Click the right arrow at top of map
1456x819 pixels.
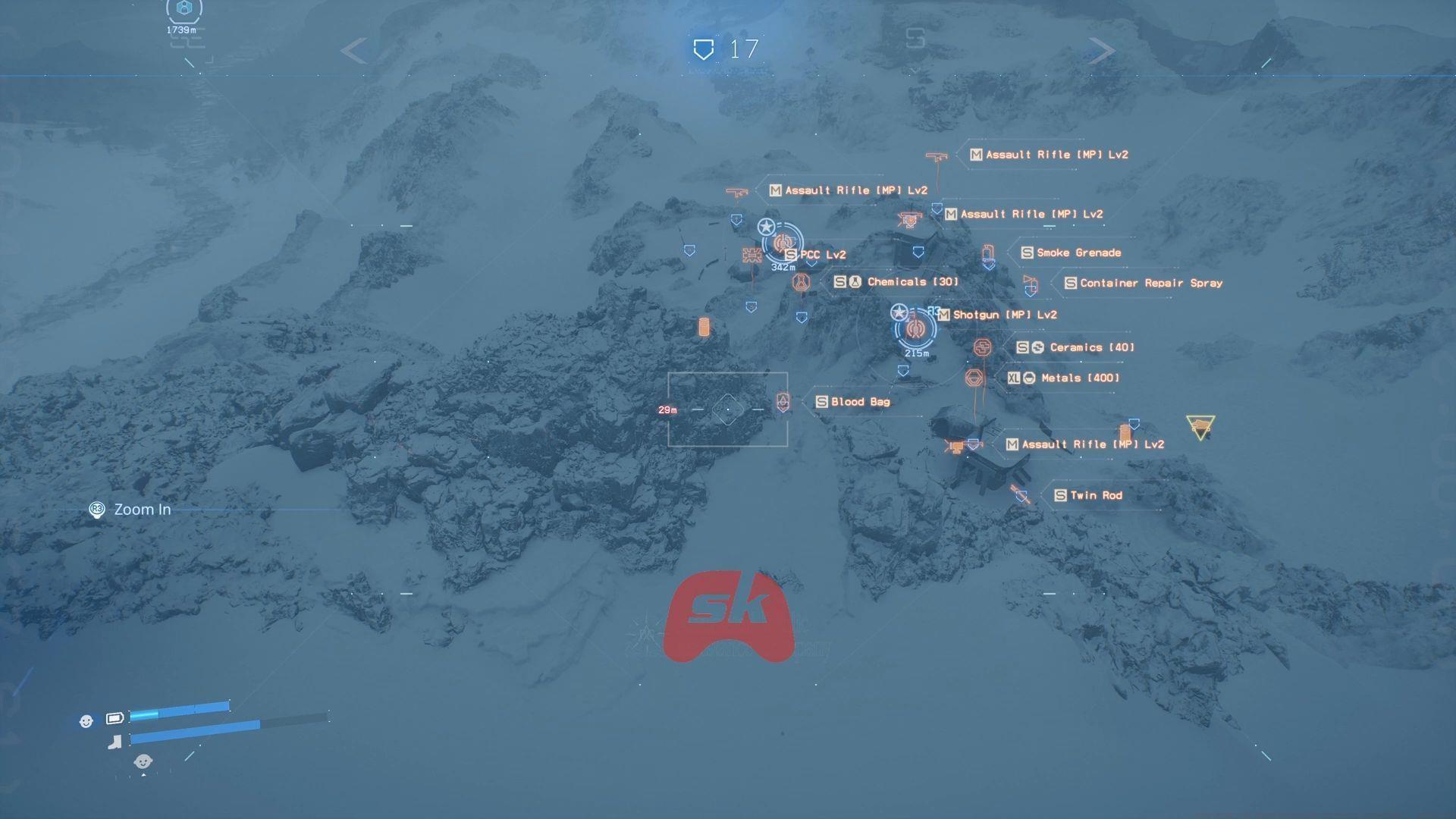tap(1101, 51)
